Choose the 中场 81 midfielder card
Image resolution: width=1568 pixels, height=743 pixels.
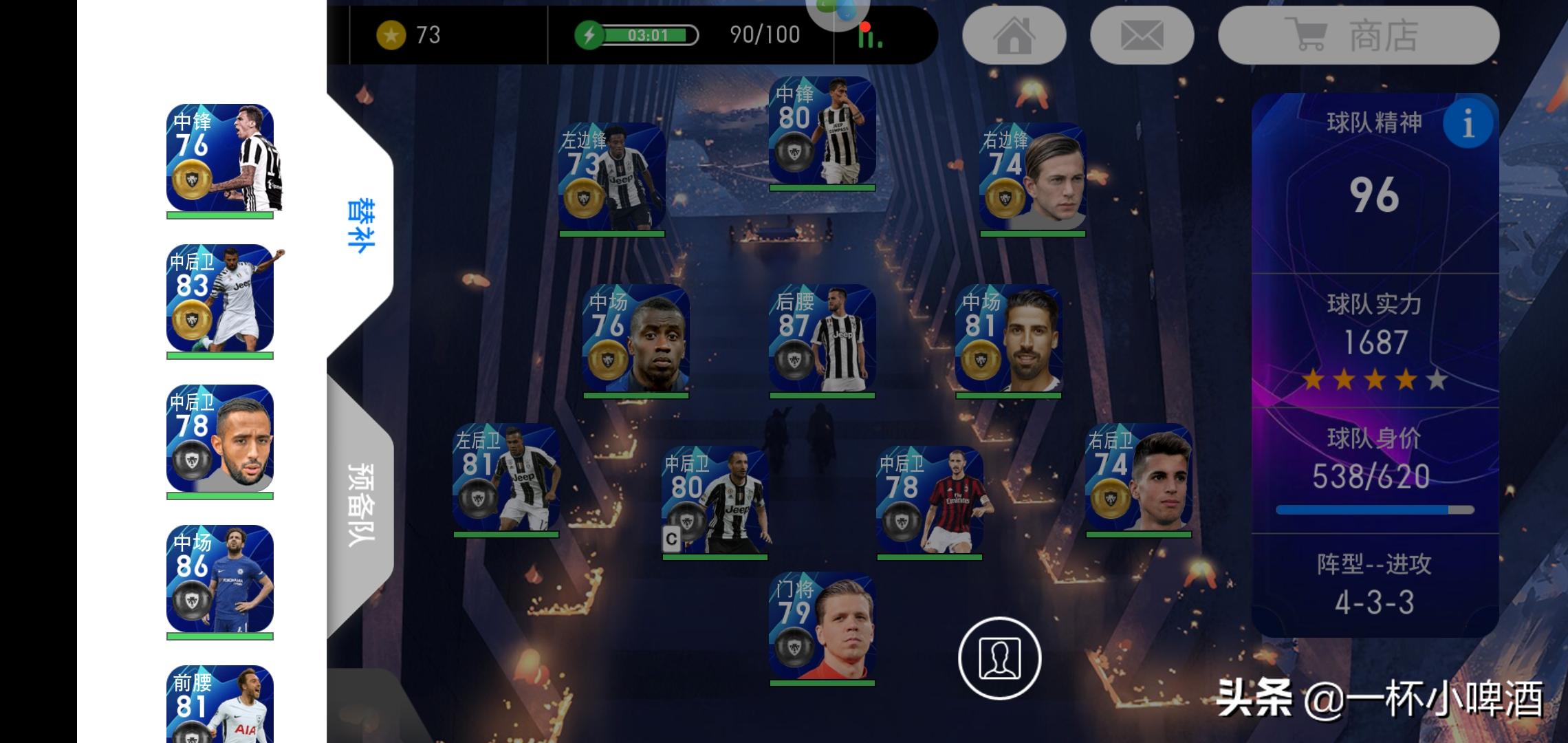coord(1008,338)
